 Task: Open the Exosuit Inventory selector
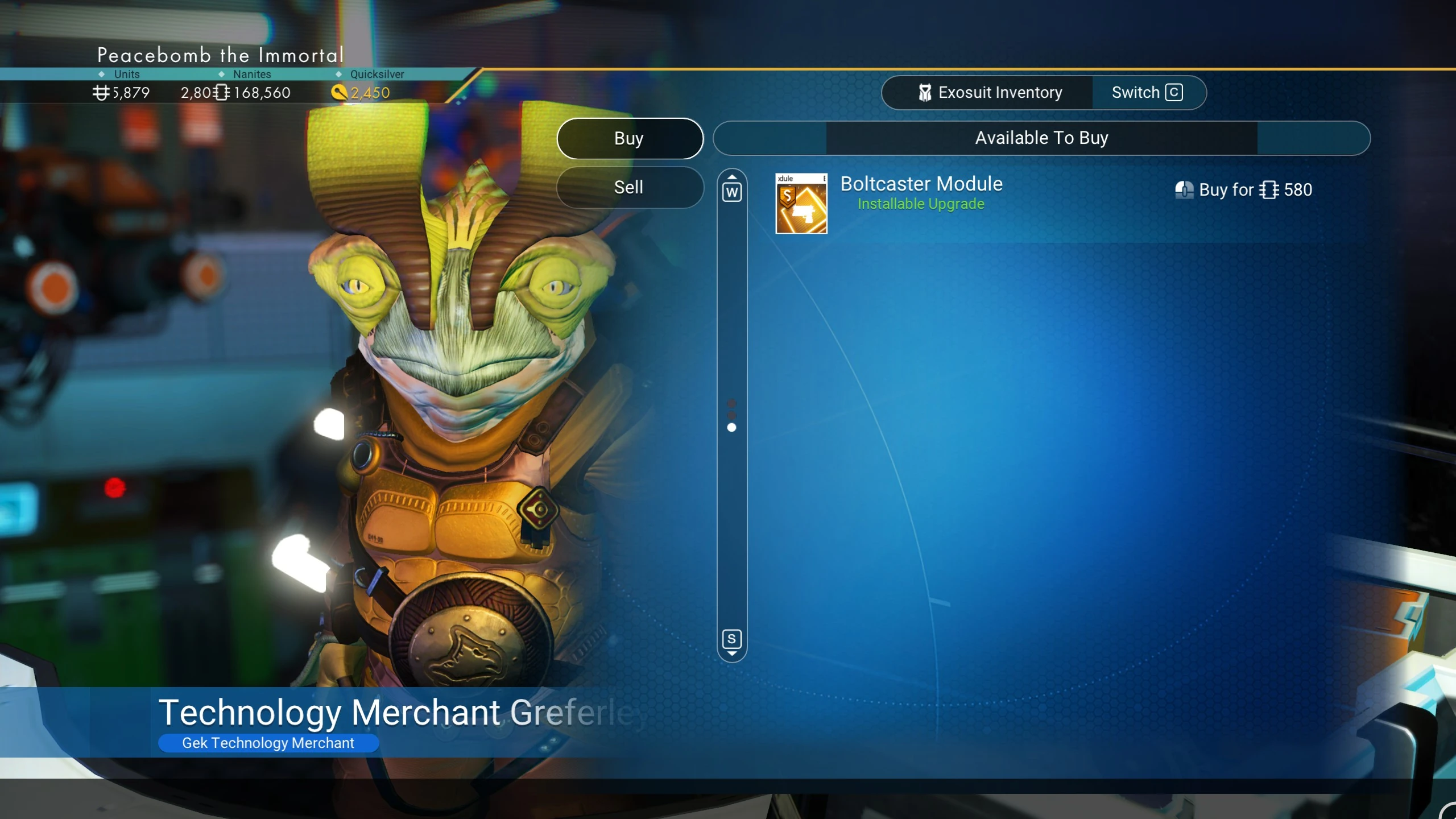(989, 93)
